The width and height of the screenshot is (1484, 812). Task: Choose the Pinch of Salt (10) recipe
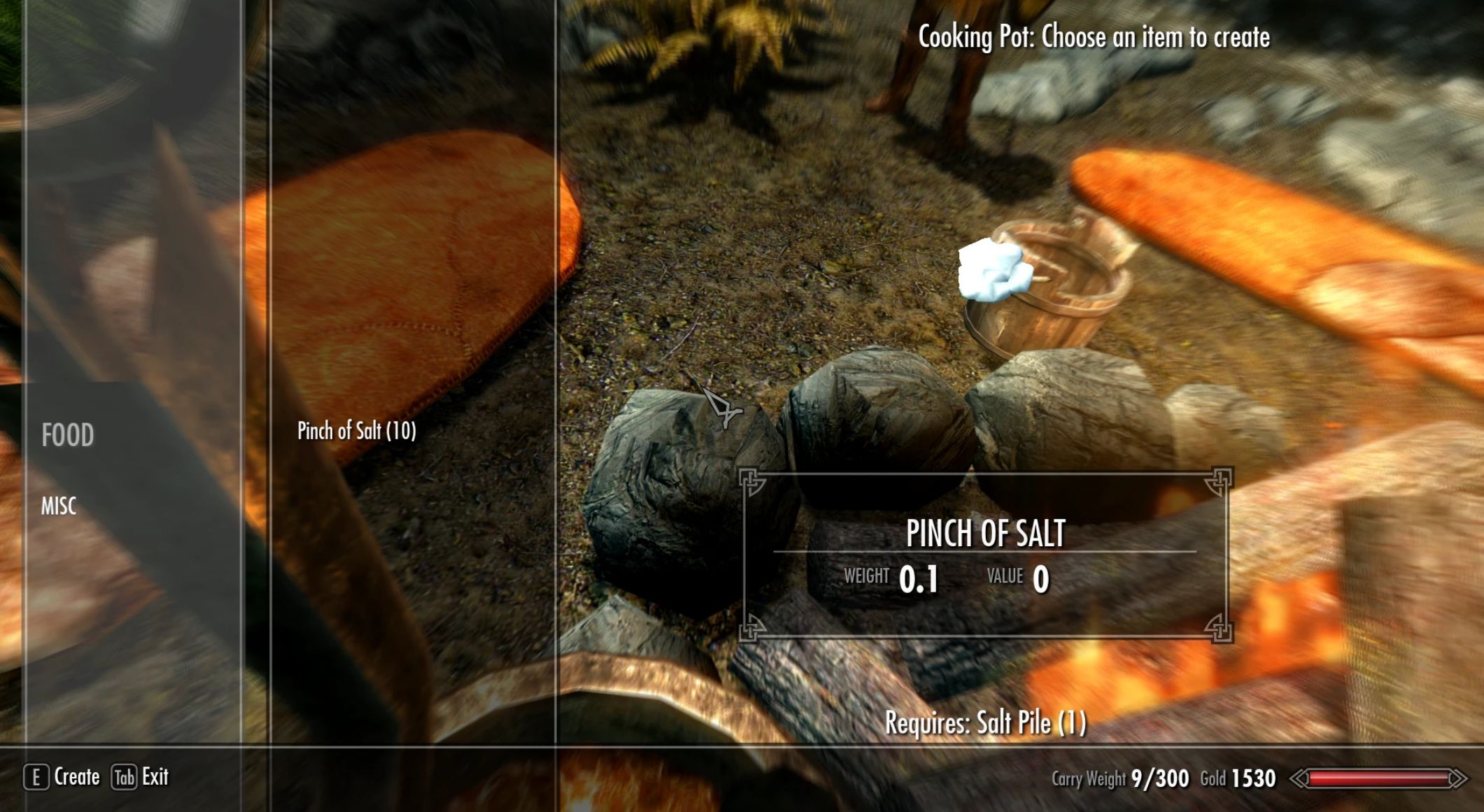coord(357,431)
